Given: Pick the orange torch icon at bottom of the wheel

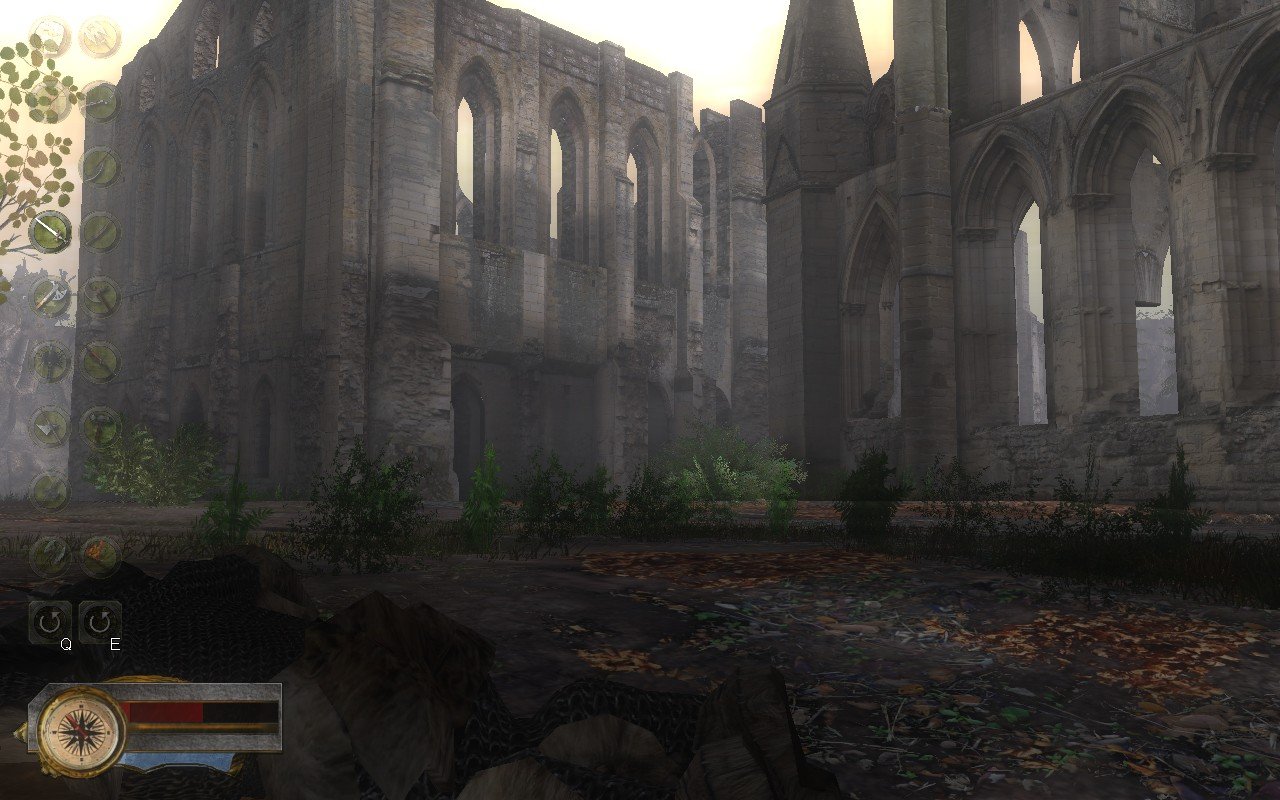Looking at the screenshot, I should [100, 555].
